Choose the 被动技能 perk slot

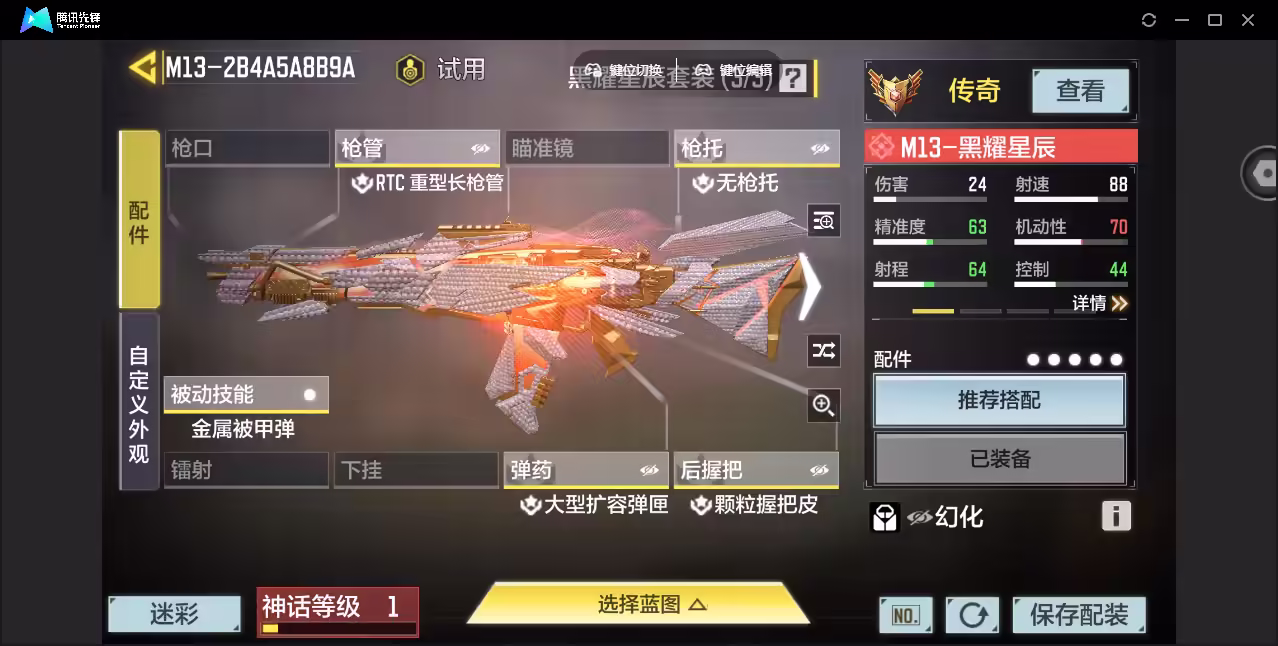coord(245,395)
